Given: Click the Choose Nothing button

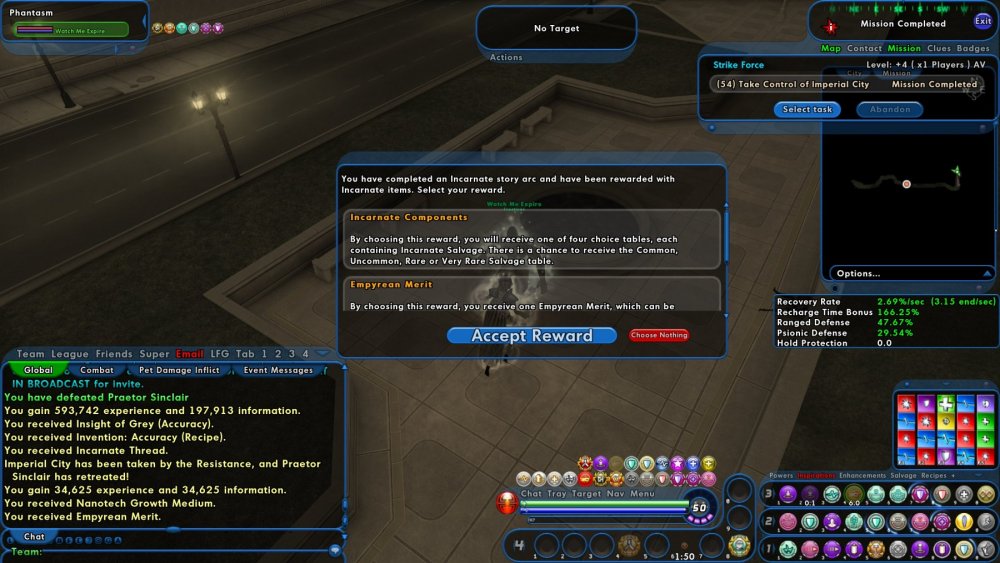Looking at the screenshot, I should point(659,335).
